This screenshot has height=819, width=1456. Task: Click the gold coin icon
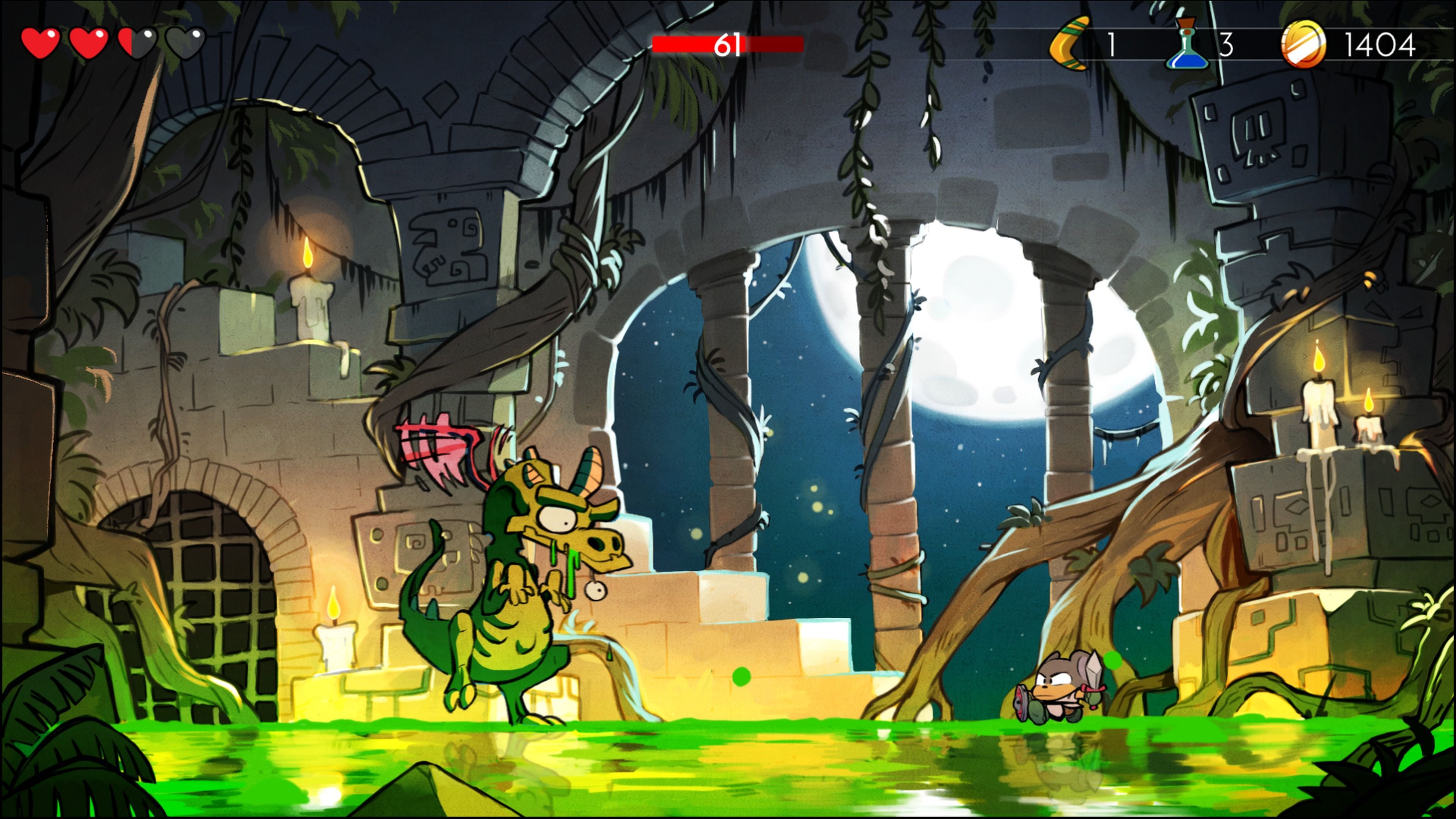[1303, 44]
